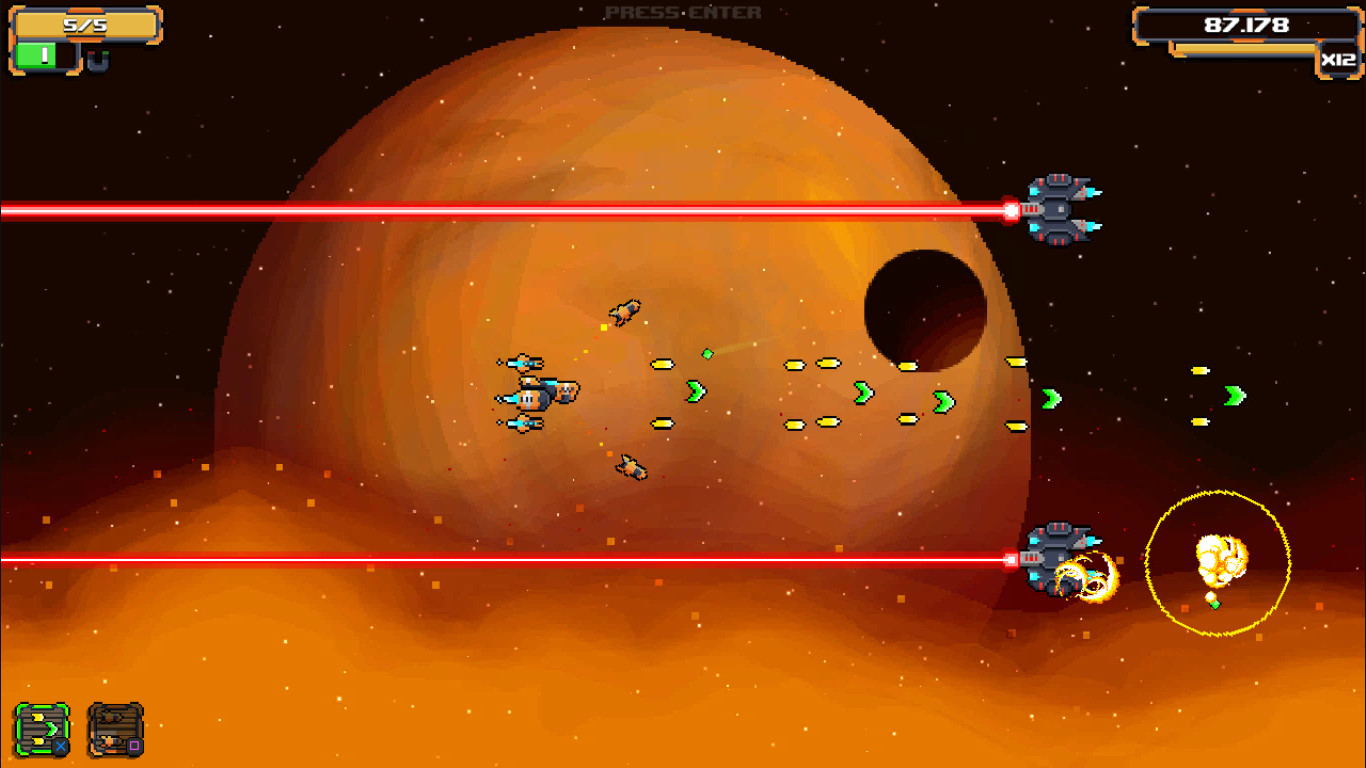This screenshot has width=1366, height=768.
Task: Switch to the rocket weapon slot marked with Square
Action: tap(116, 728)
